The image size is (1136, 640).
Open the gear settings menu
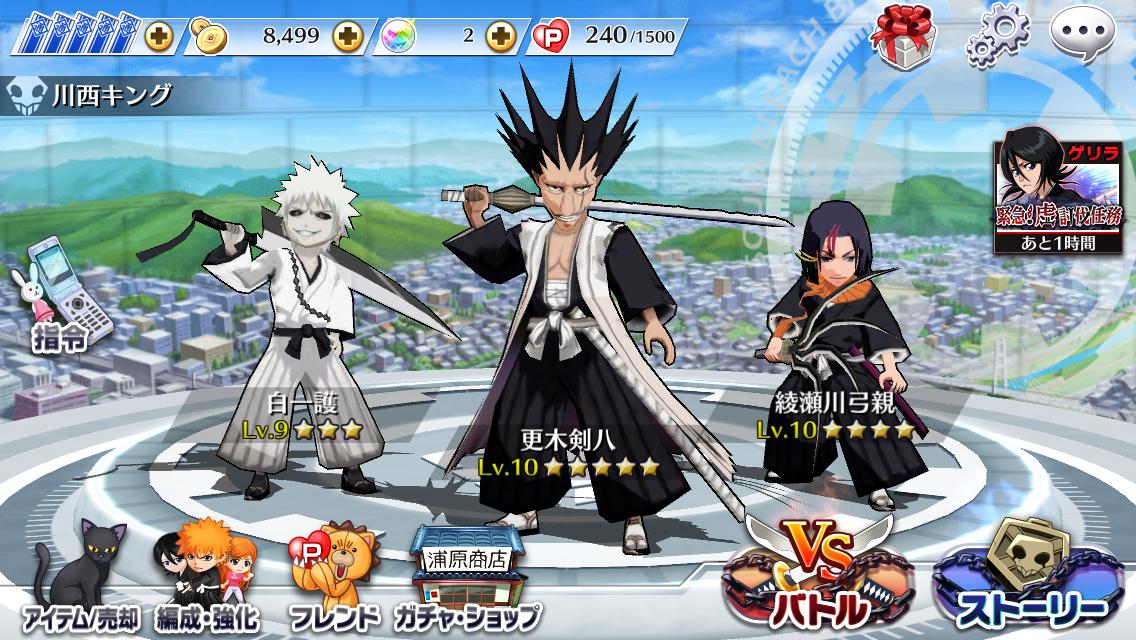pos(994,37)
